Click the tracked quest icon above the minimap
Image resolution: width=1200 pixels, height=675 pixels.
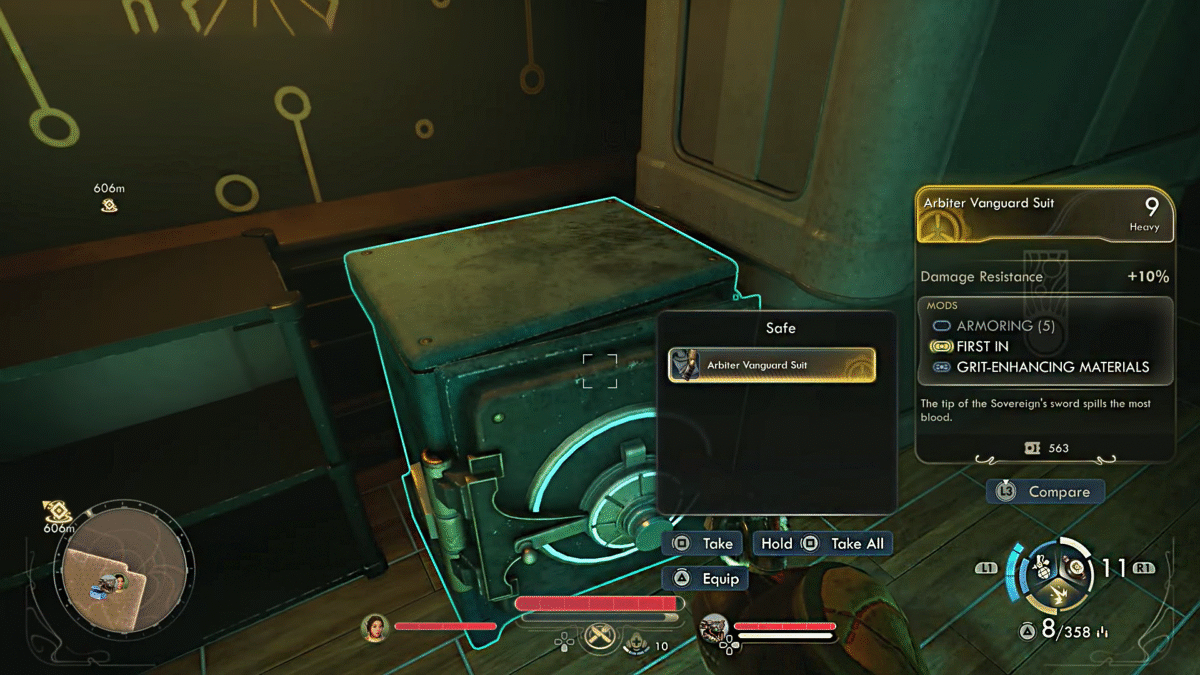coord(58,512)
